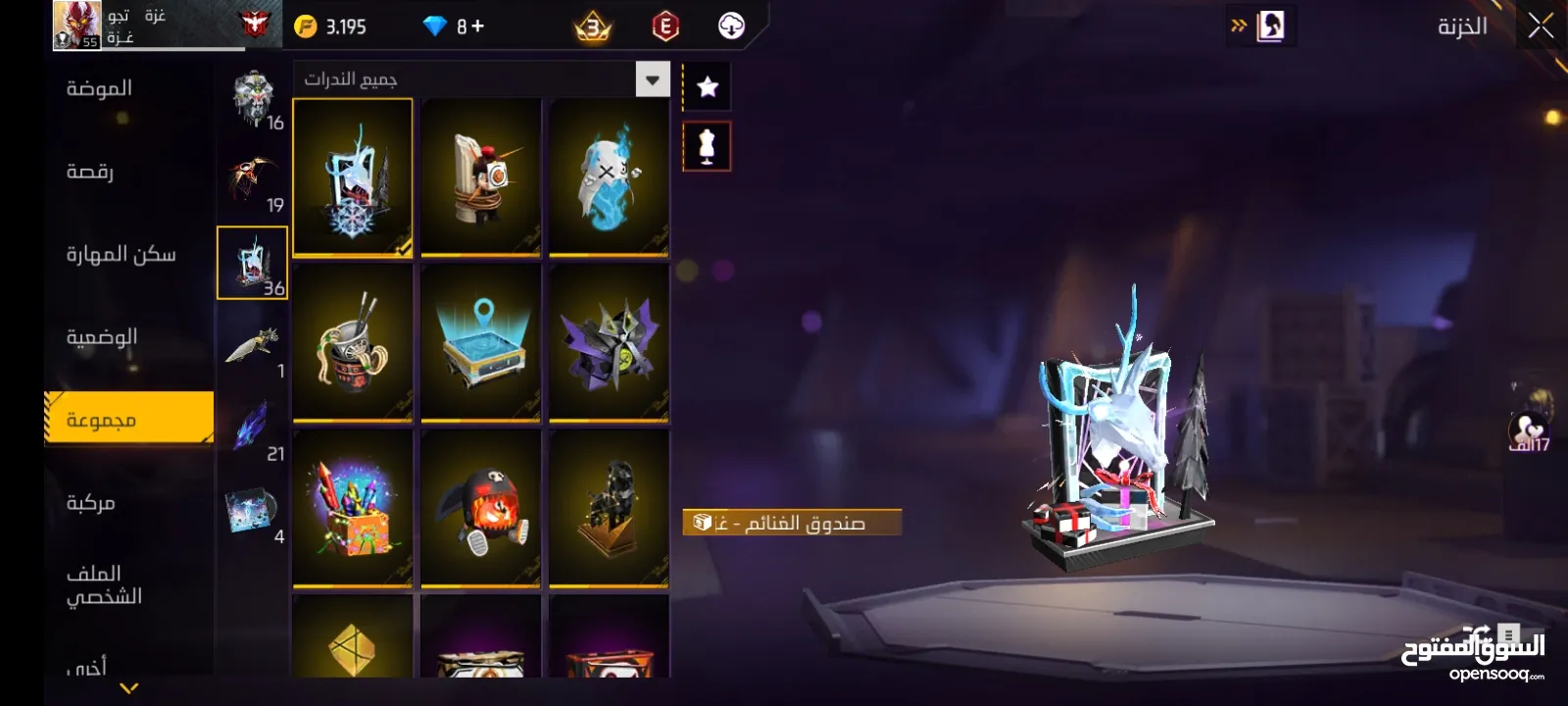Pick the holographic location pin crate
Screen dimensions: 1568x706
coord(480,343)
